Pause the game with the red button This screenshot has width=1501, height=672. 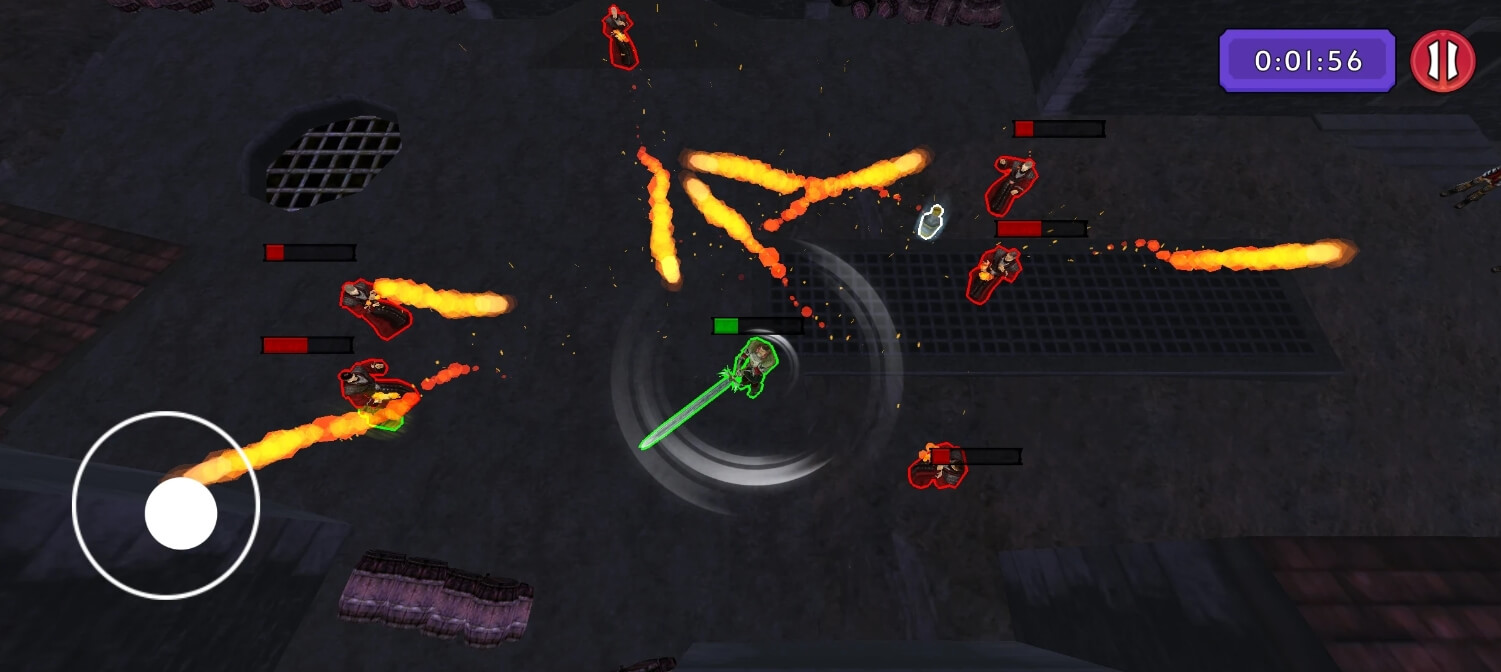pyautogui.click(x=1442, y=61)
